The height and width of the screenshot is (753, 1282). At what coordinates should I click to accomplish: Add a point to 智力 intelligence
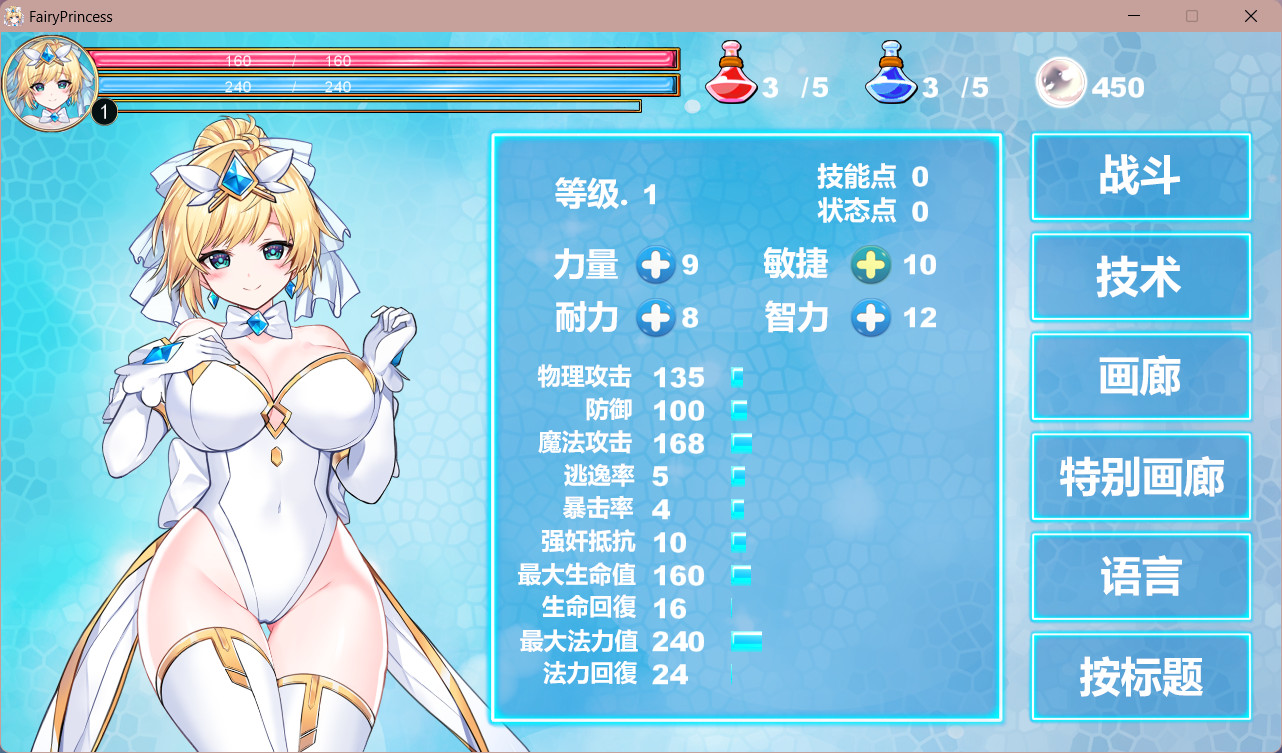coord(870,318)
